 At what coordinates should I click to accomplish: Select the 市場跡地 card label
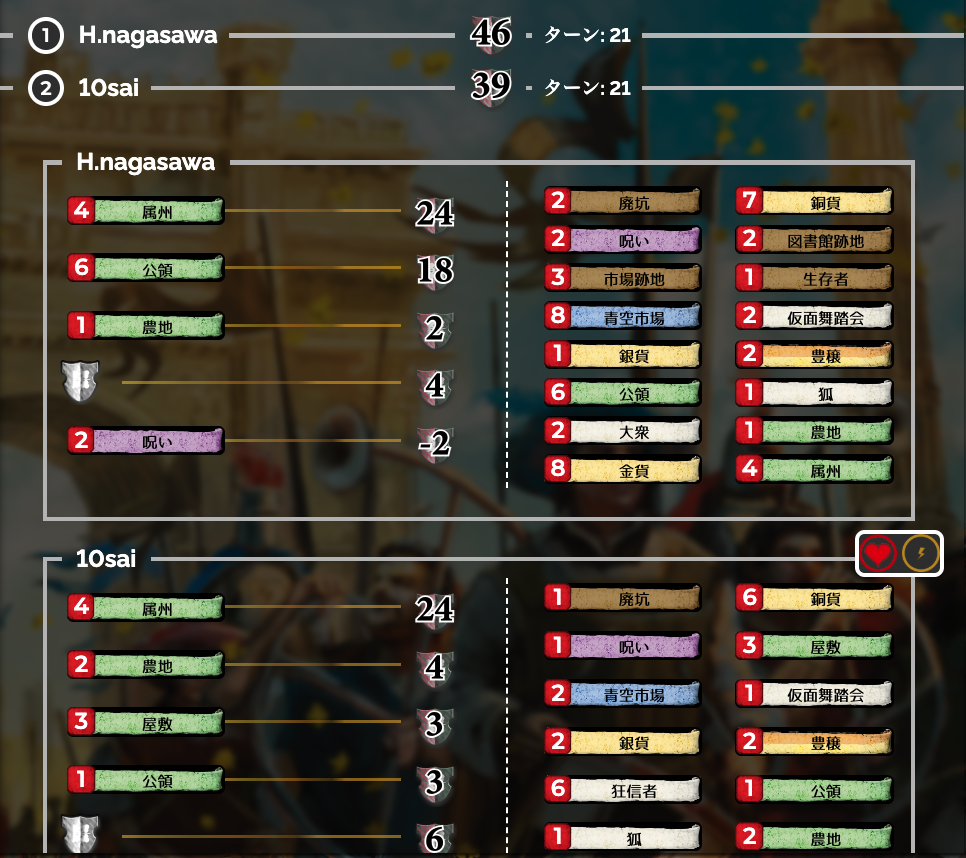(634, 278)
